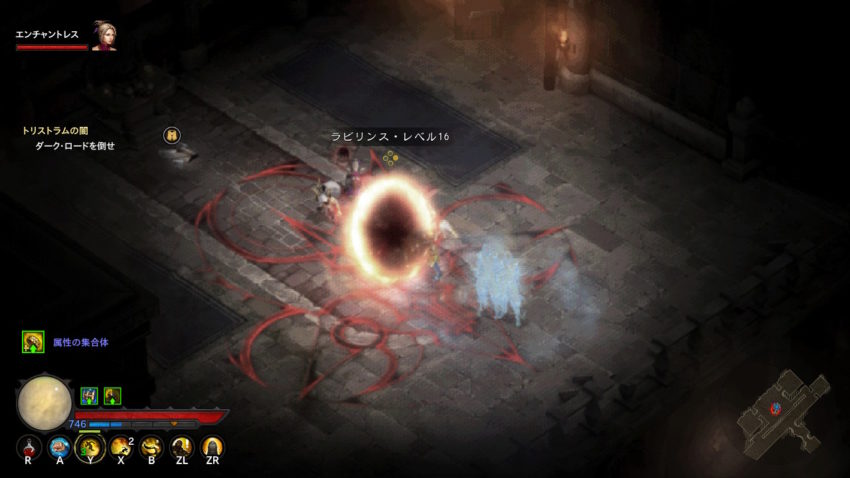Activate the golden swirl skill left of the statue
Image resolution: width=850 pixels, height=478 pixels.
(152, 447)
